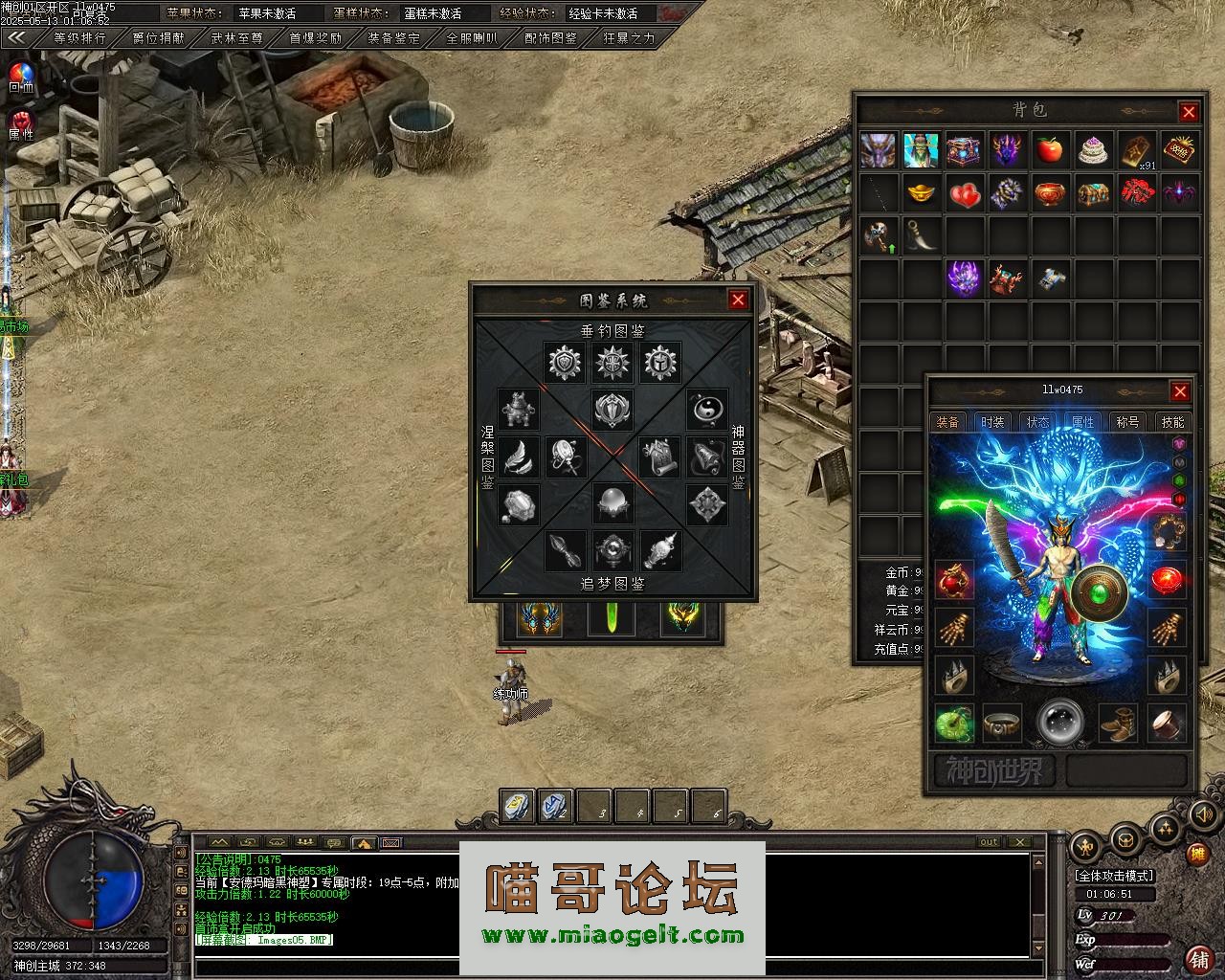Open the 装备鉴定 equipment appraisal menu
Screen dimensions: 1225x980
(x=394, y=38)
